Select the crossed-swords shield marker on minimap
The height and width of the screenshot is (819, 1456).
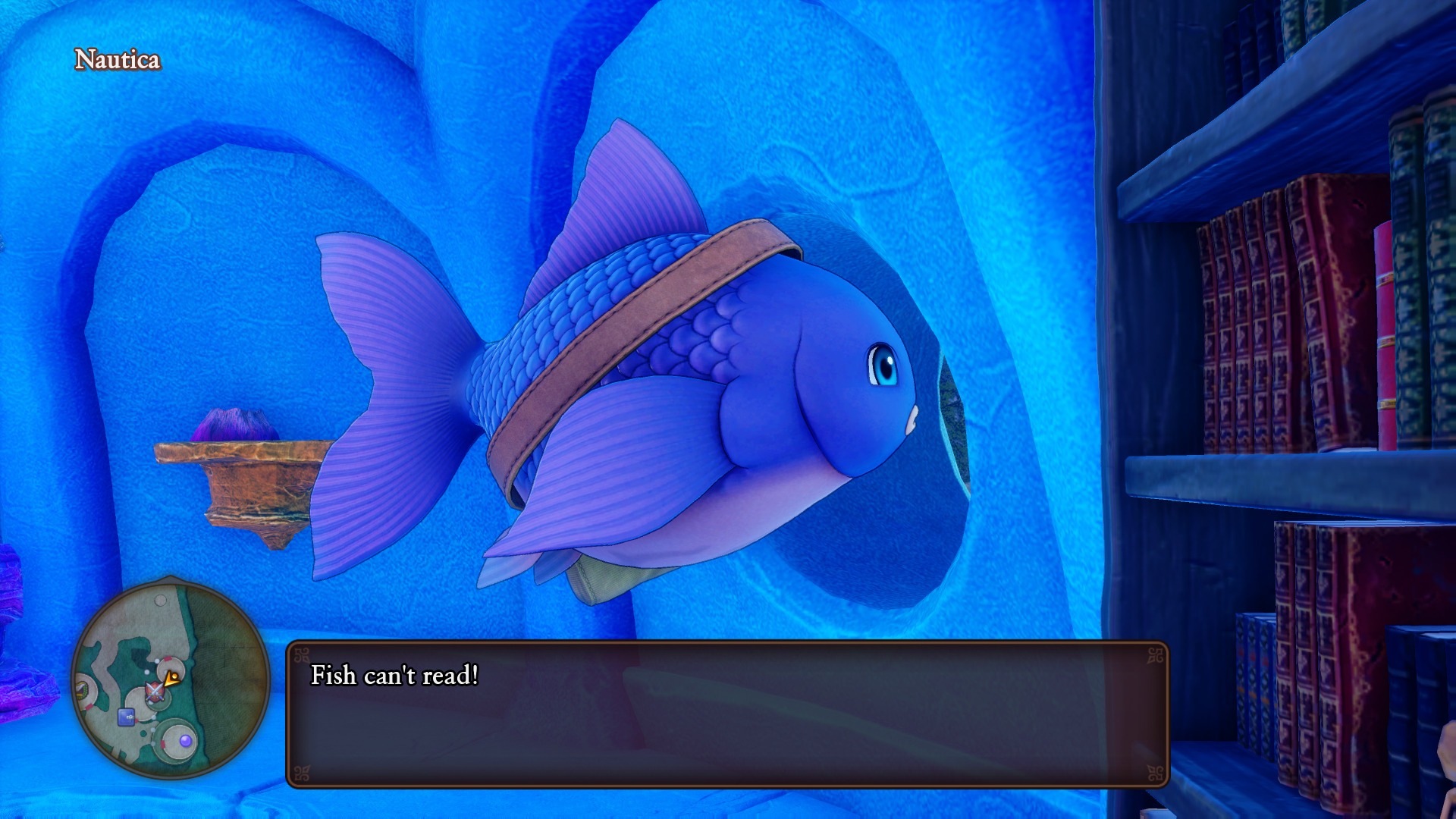coord(155,691)
